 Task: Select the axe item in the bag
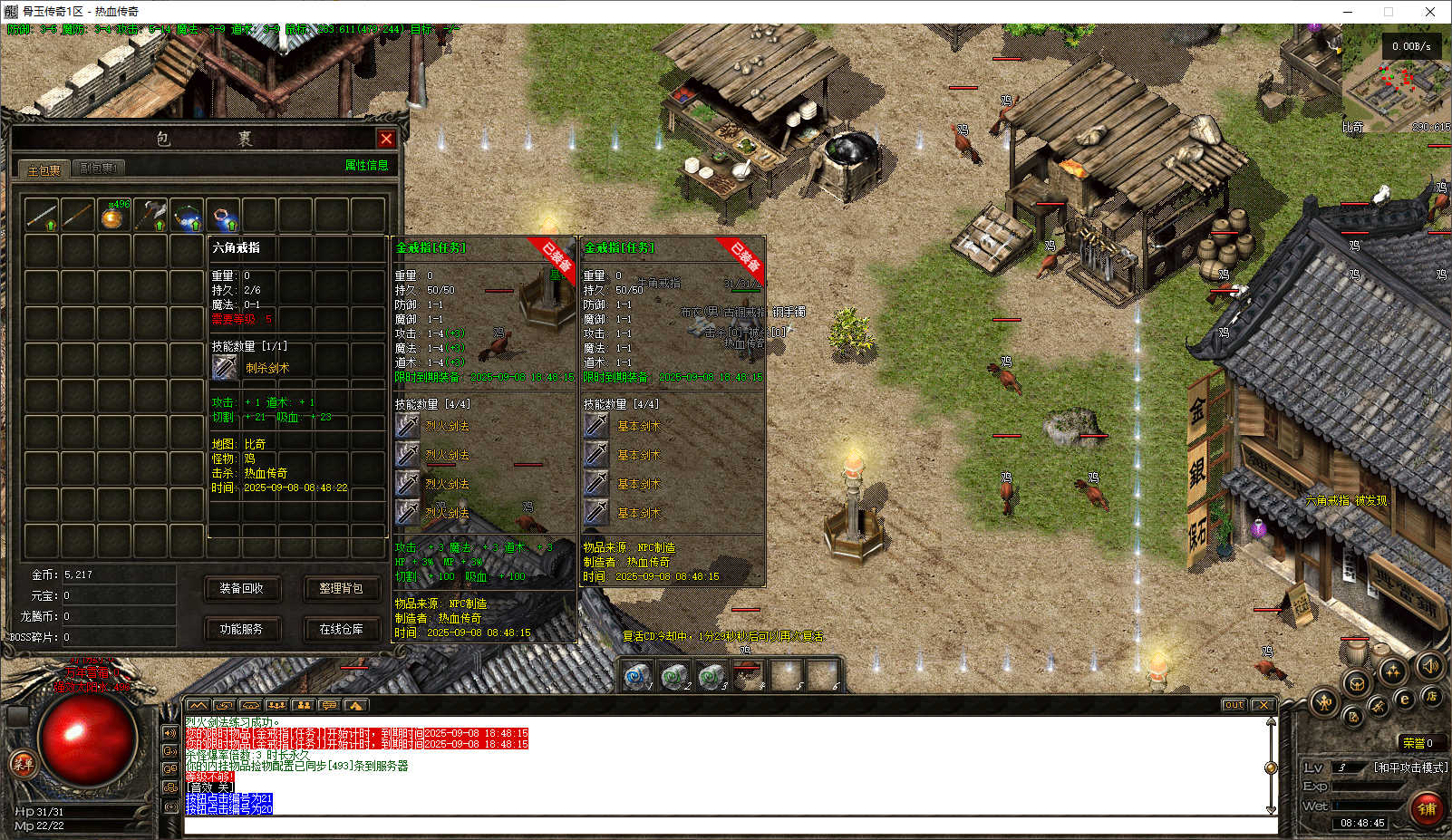point(150,216)
